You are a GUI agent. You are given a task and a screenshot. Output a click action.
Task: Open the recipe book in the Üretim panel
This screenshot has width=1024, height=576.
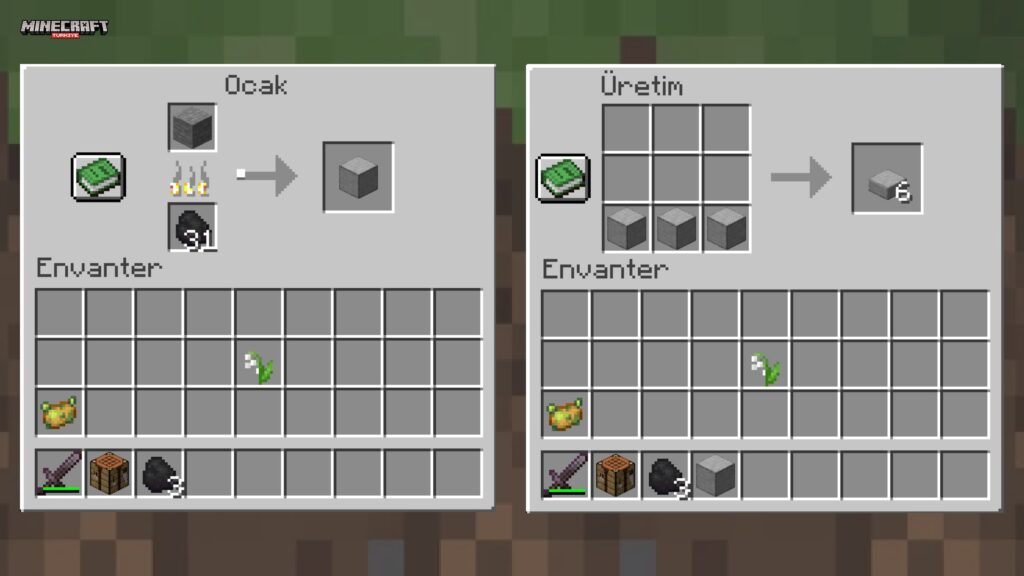(562, 177)
